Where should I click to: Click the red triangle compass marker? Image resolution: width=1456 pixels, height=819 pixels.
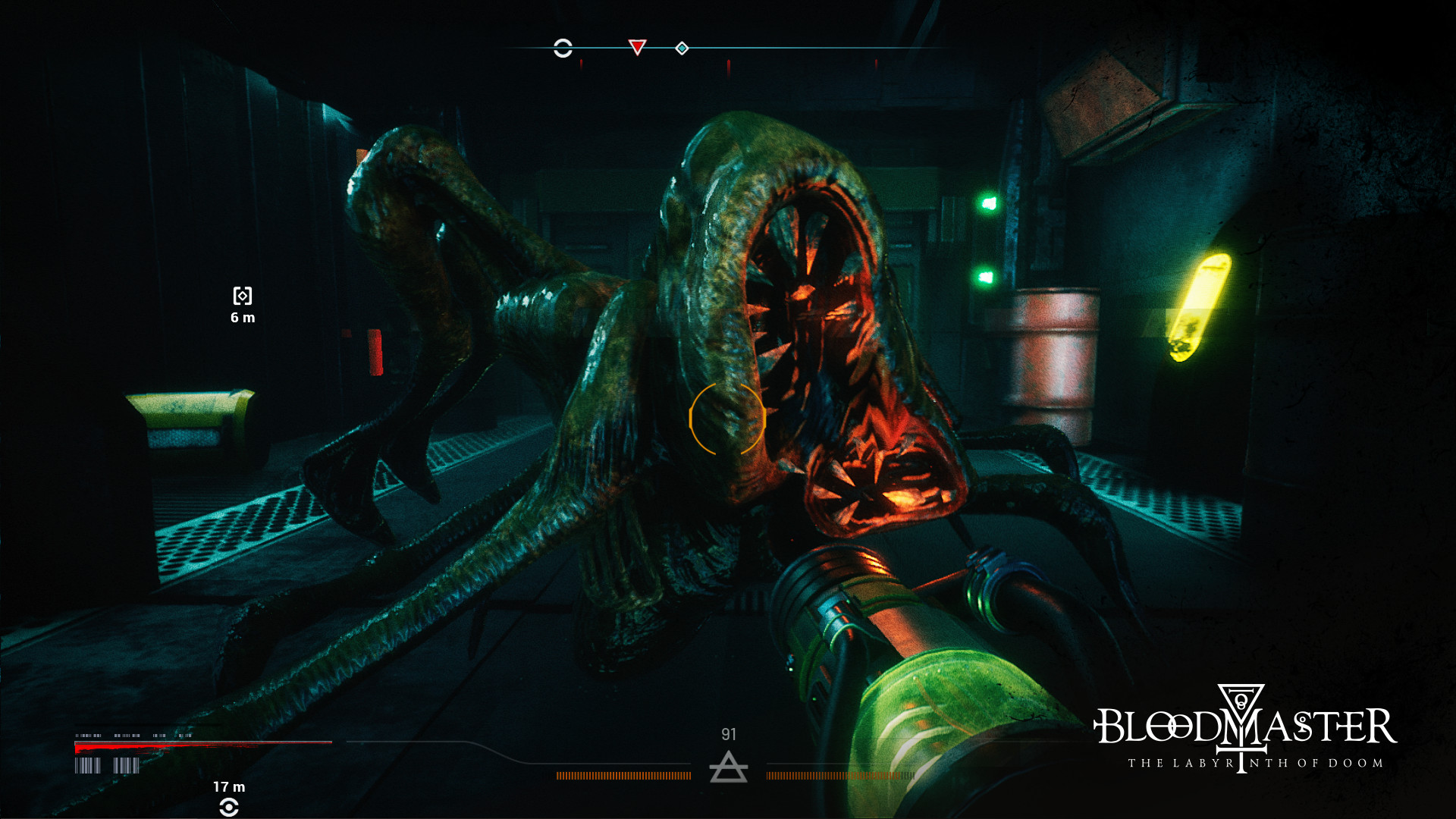click(638, 47)
